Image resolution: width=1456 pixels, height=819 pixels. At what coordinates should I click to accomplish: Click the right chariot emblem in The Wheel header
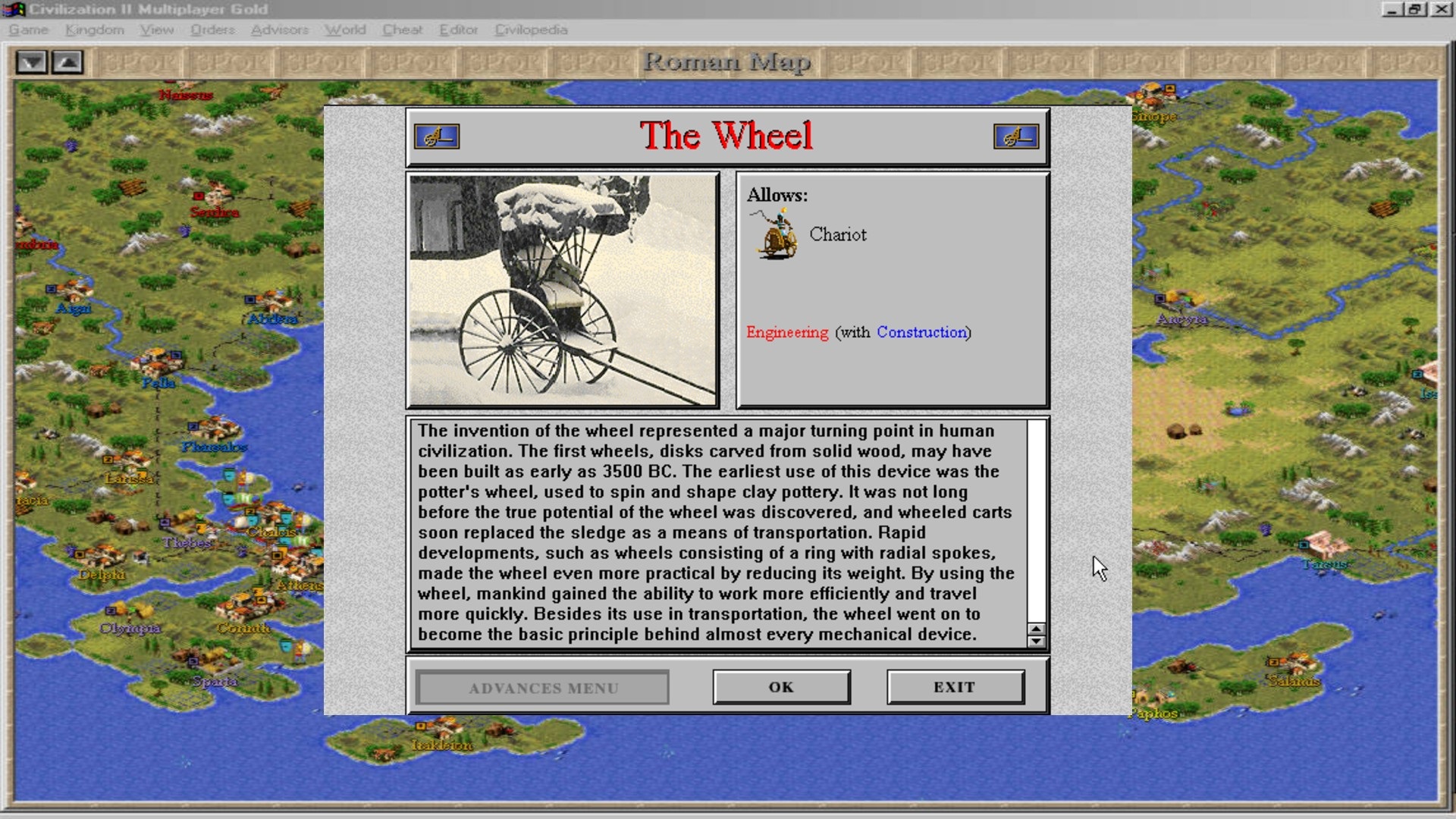[x=1018, y=136]
